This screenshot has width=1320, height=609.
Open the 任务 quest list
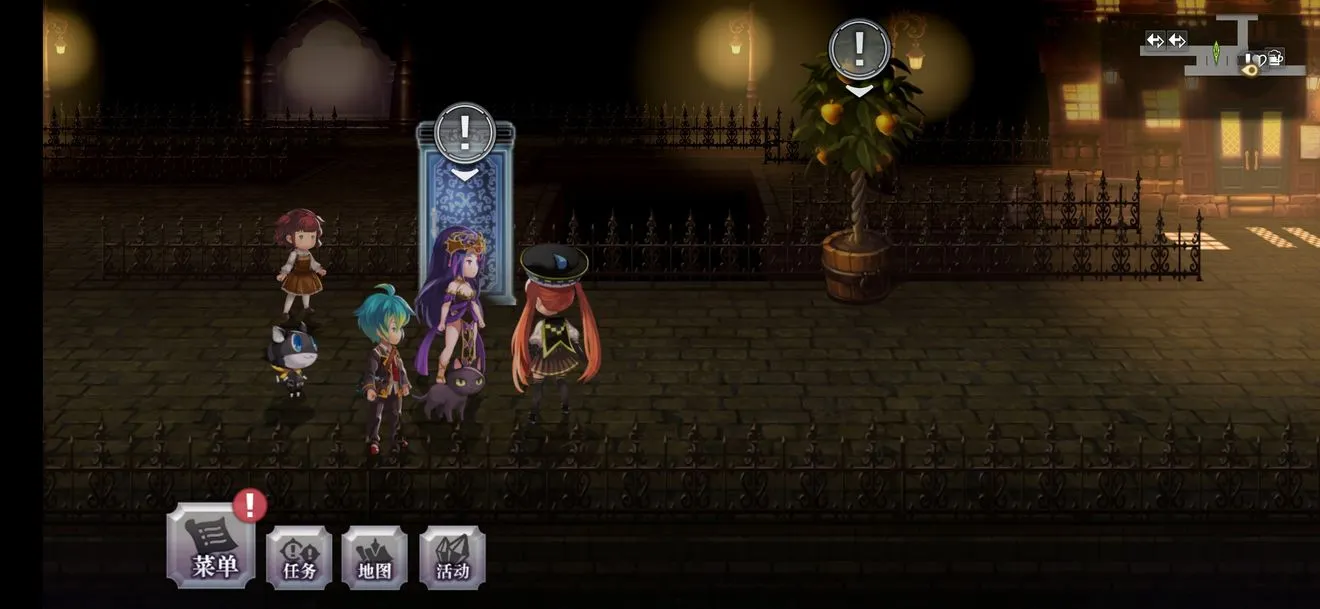click(299, 557)
